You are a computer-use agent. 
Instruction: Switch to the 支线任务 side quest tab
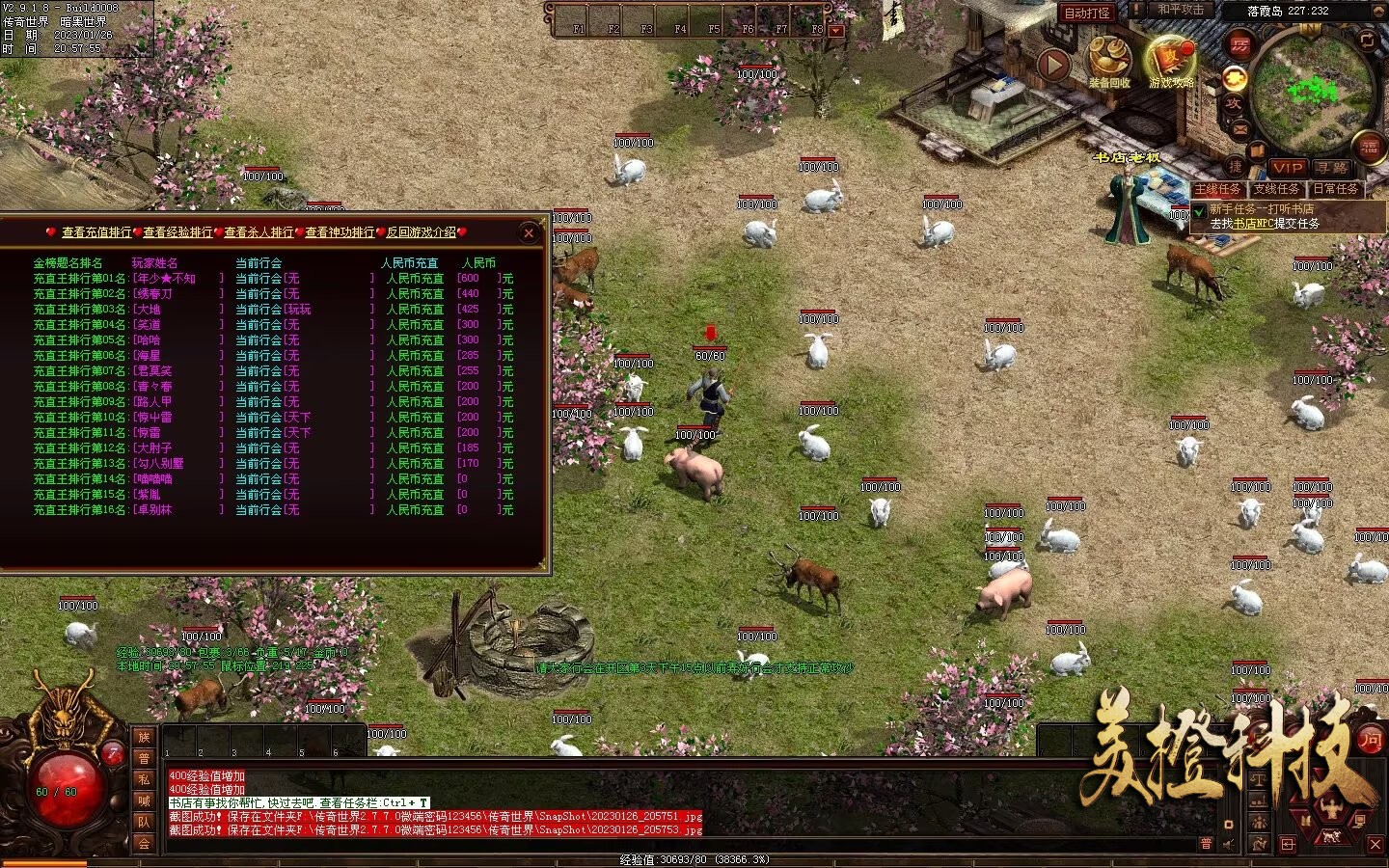tap(1276, 189)
